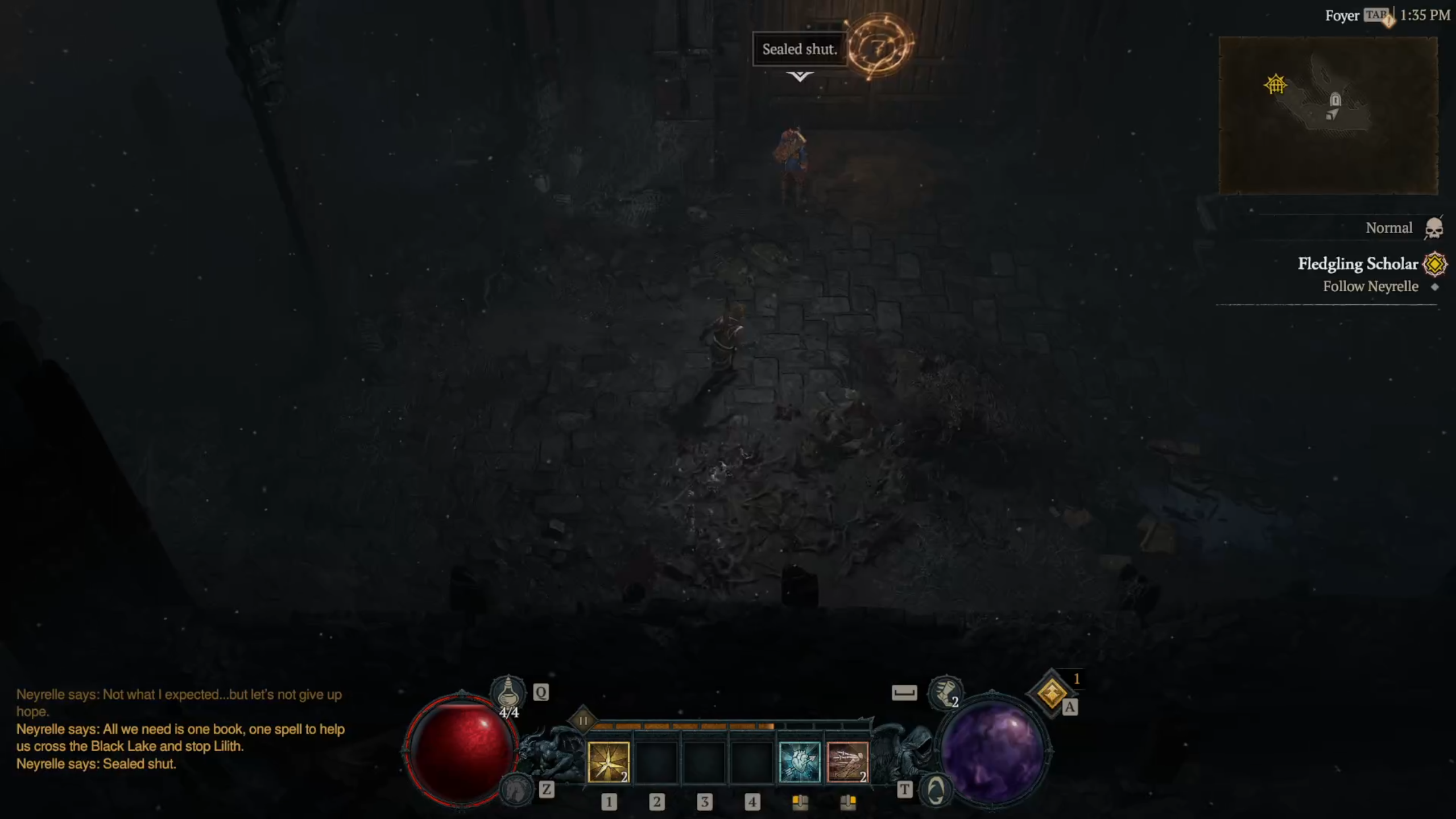Use the healing potion flask

[508, 692]
